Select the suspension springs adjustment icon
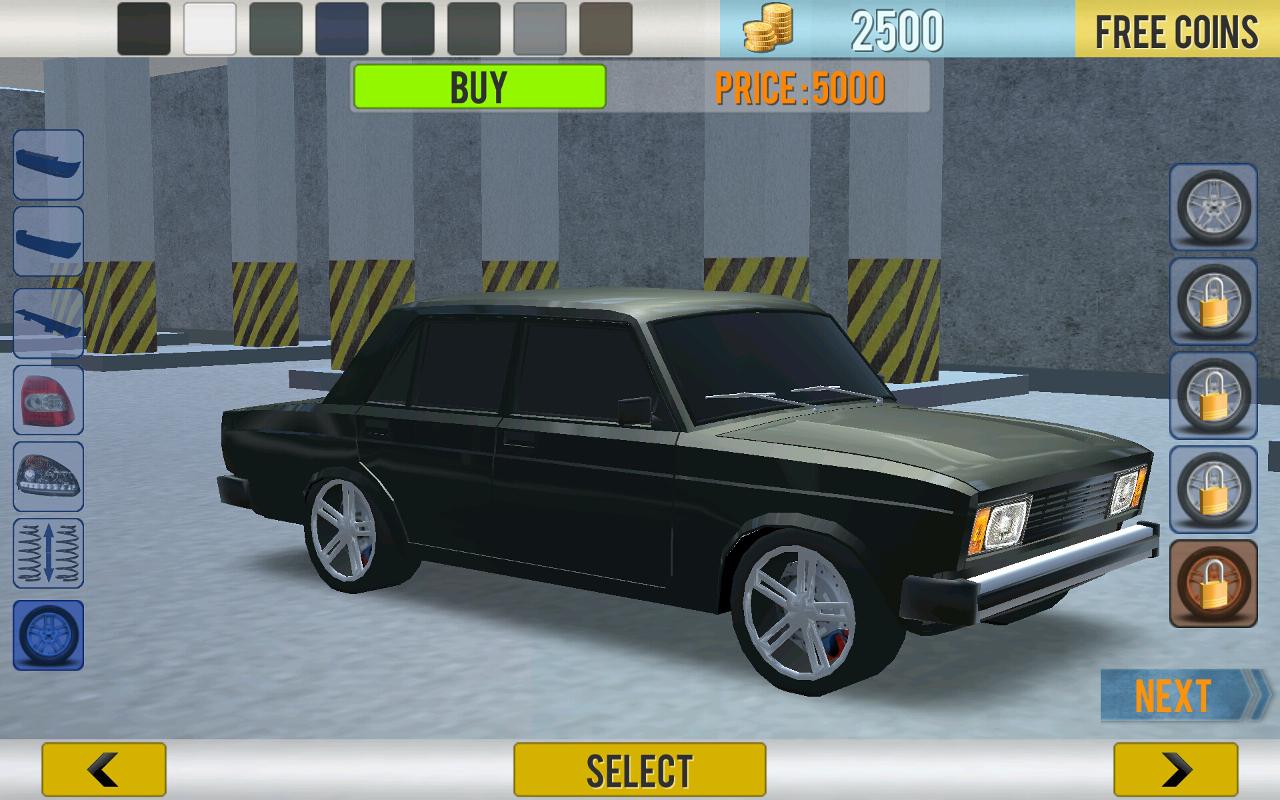Image resolution: width=1280 pixels, height=800 pixels. 48,548
